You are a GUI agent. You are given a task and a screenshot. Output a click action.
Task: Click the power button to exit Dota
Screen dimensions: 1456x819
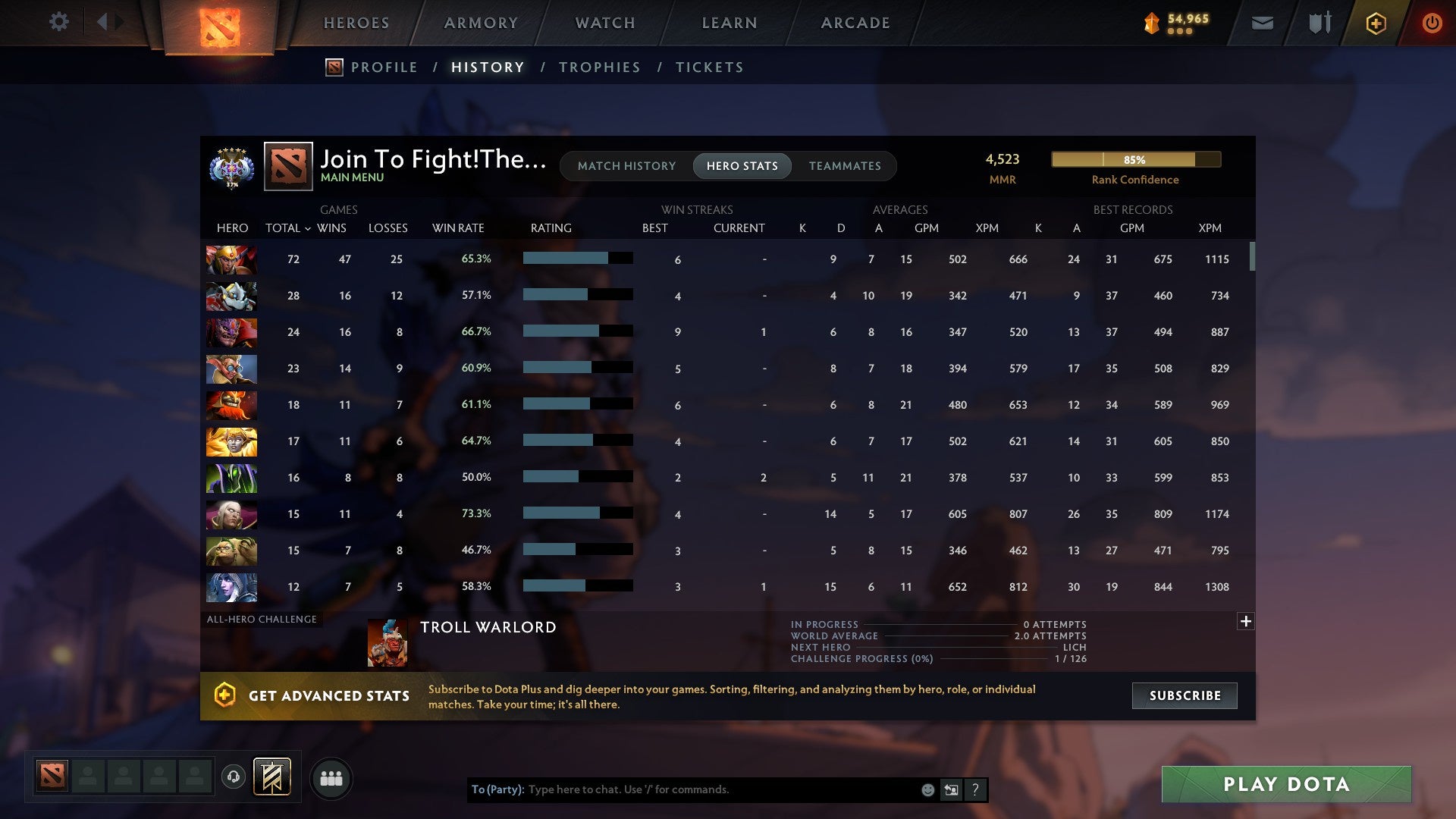1432,23
